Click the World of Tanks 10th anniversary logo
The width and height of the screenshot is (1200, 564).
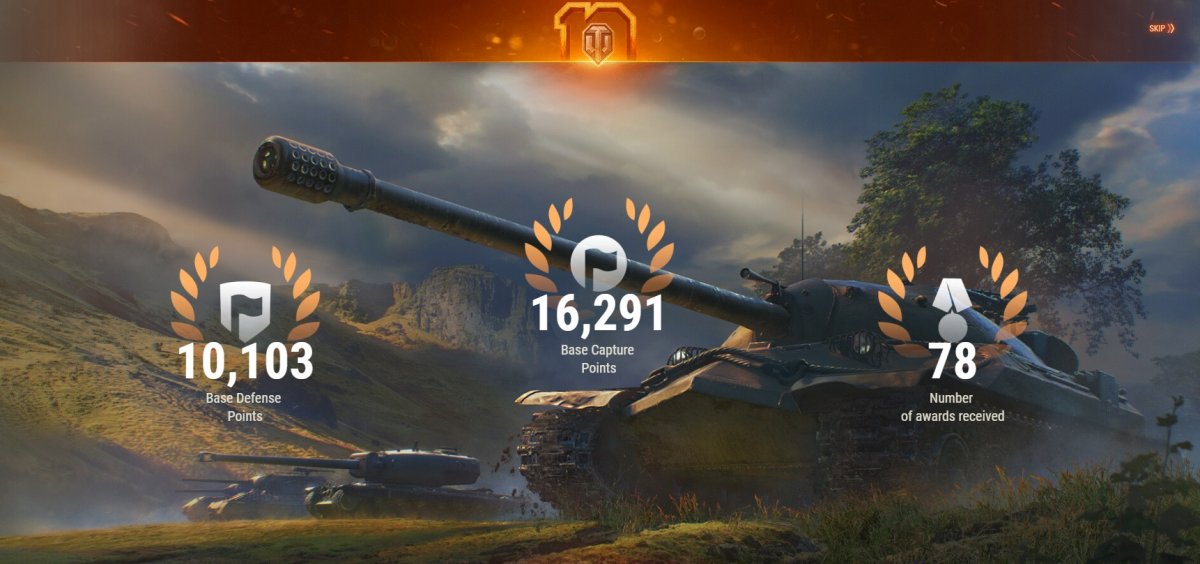(x=596, y=32)
